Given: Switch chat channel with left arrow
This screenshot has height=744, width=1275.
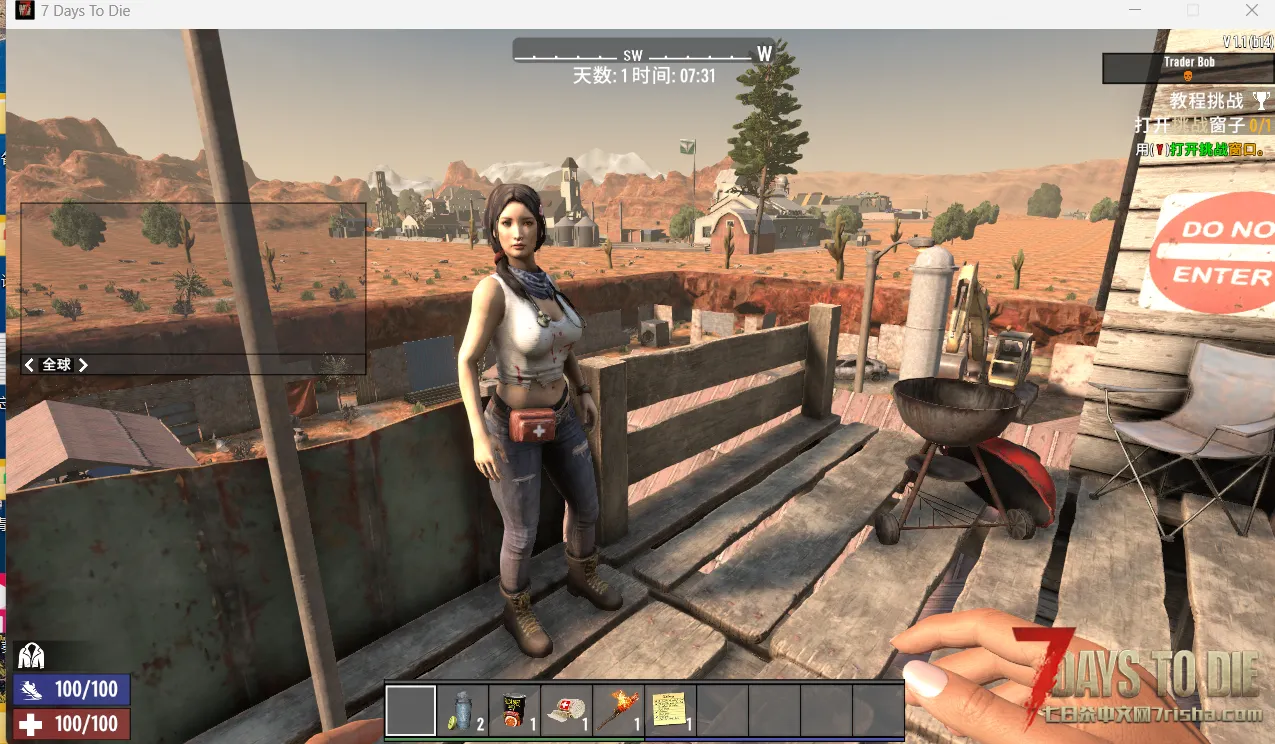Looking at the screenshot, I should tap(30, 365).
